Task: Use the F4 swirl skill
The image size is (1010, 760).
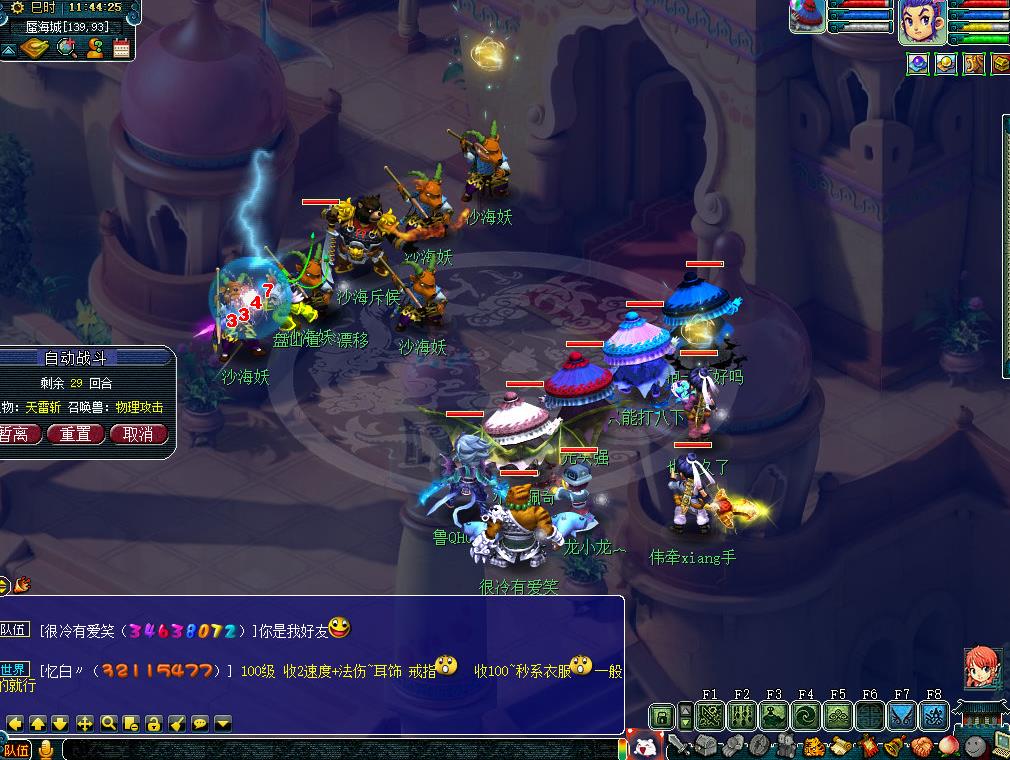Action: [806, 716]
